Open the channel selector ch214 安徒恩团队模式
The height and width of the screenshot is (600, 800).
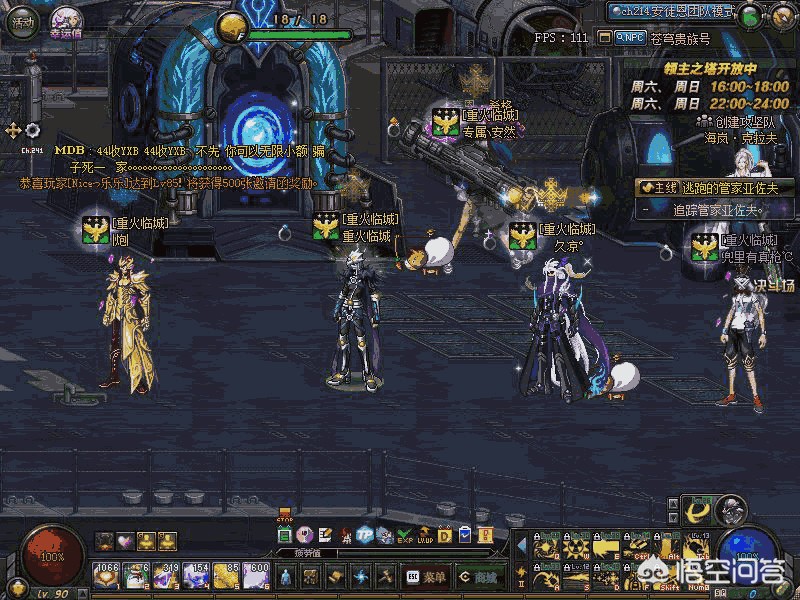click(x=670, y=12)
